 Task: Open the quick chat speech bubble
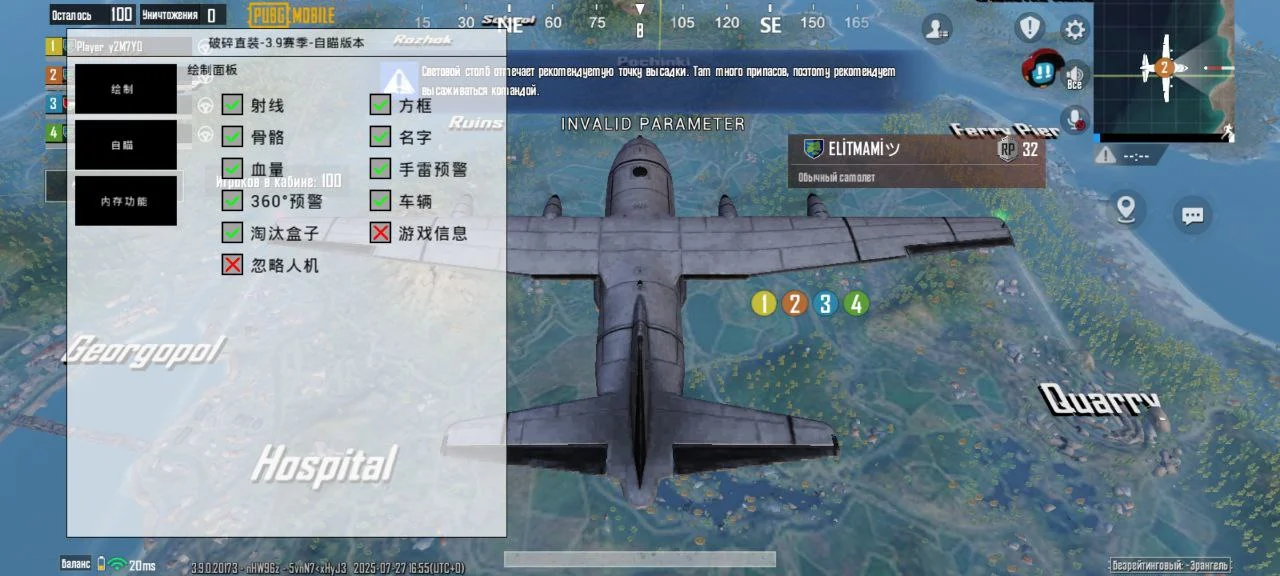coord(1191,214)
